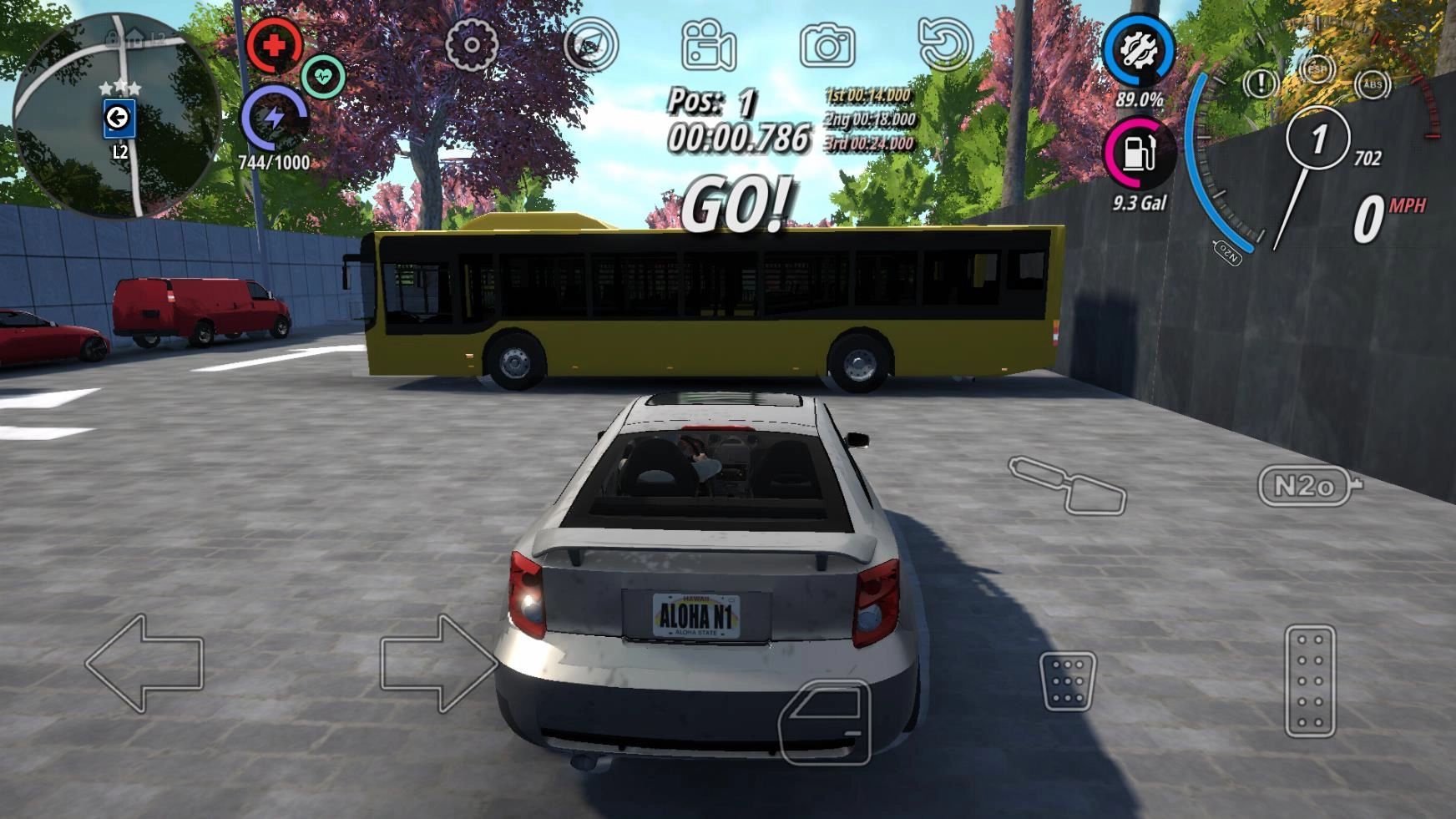Tap the tall gas pedal
This screenshot has width=1456, height=819.
pyautogui.click(x=1310, y=680)
